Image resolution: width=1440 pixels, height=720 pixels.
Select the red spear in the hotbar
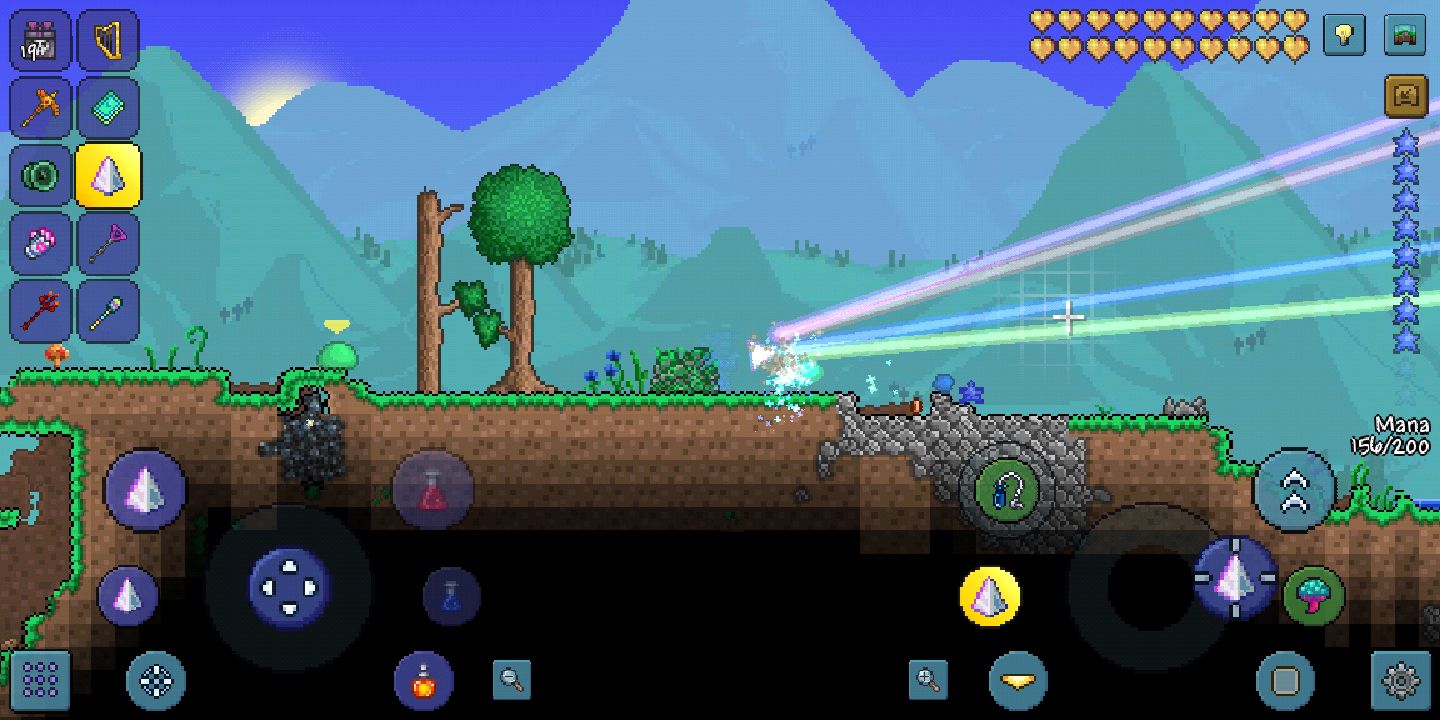40,310
